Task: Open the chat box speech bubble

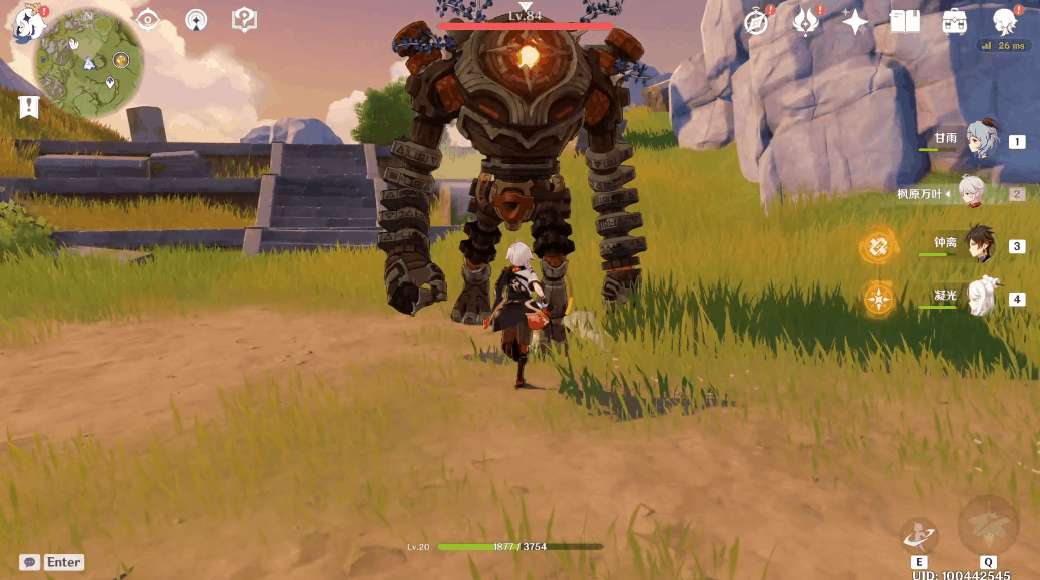Action: pyautogui.click(x=29, y=562)
